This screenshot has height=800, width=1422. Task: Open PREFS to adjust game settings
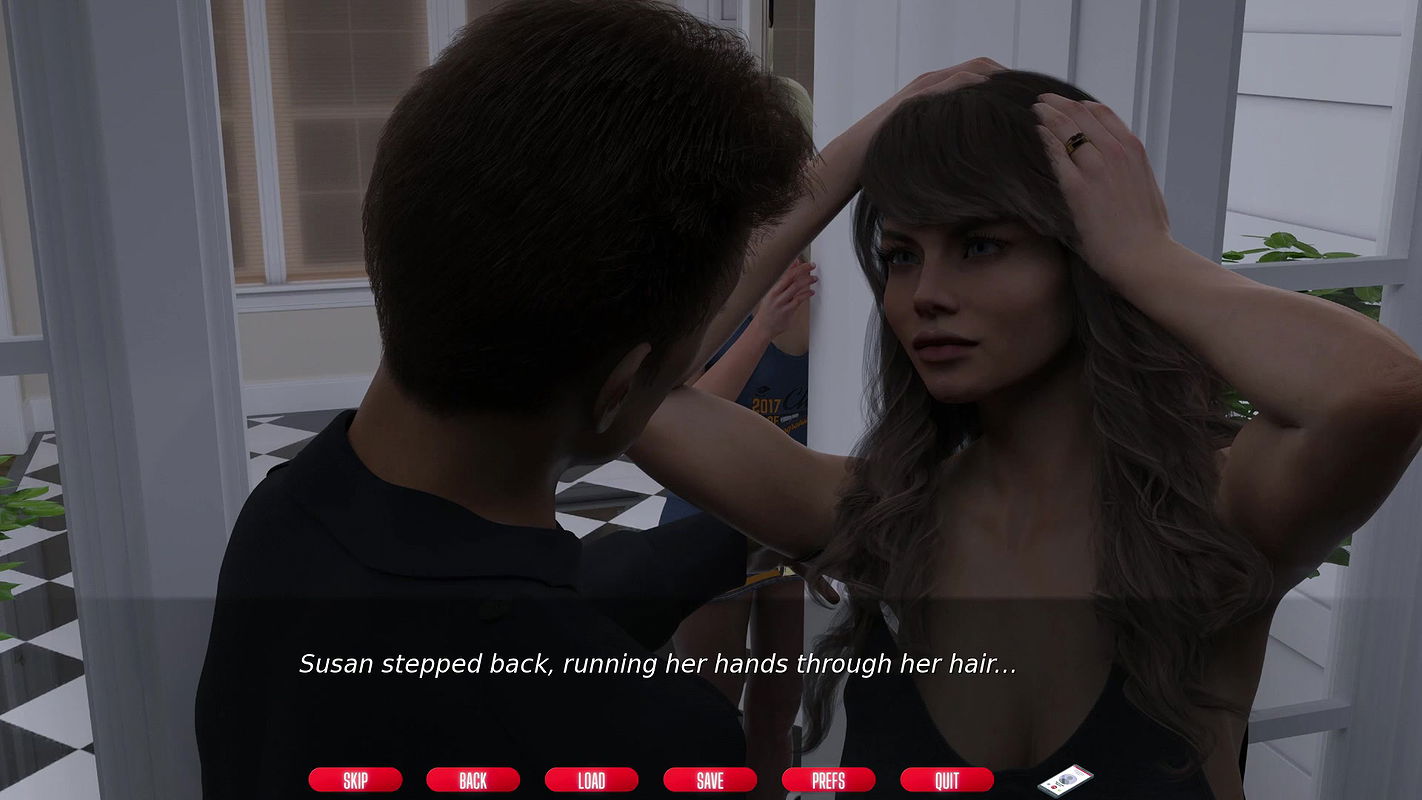point(829,780)
